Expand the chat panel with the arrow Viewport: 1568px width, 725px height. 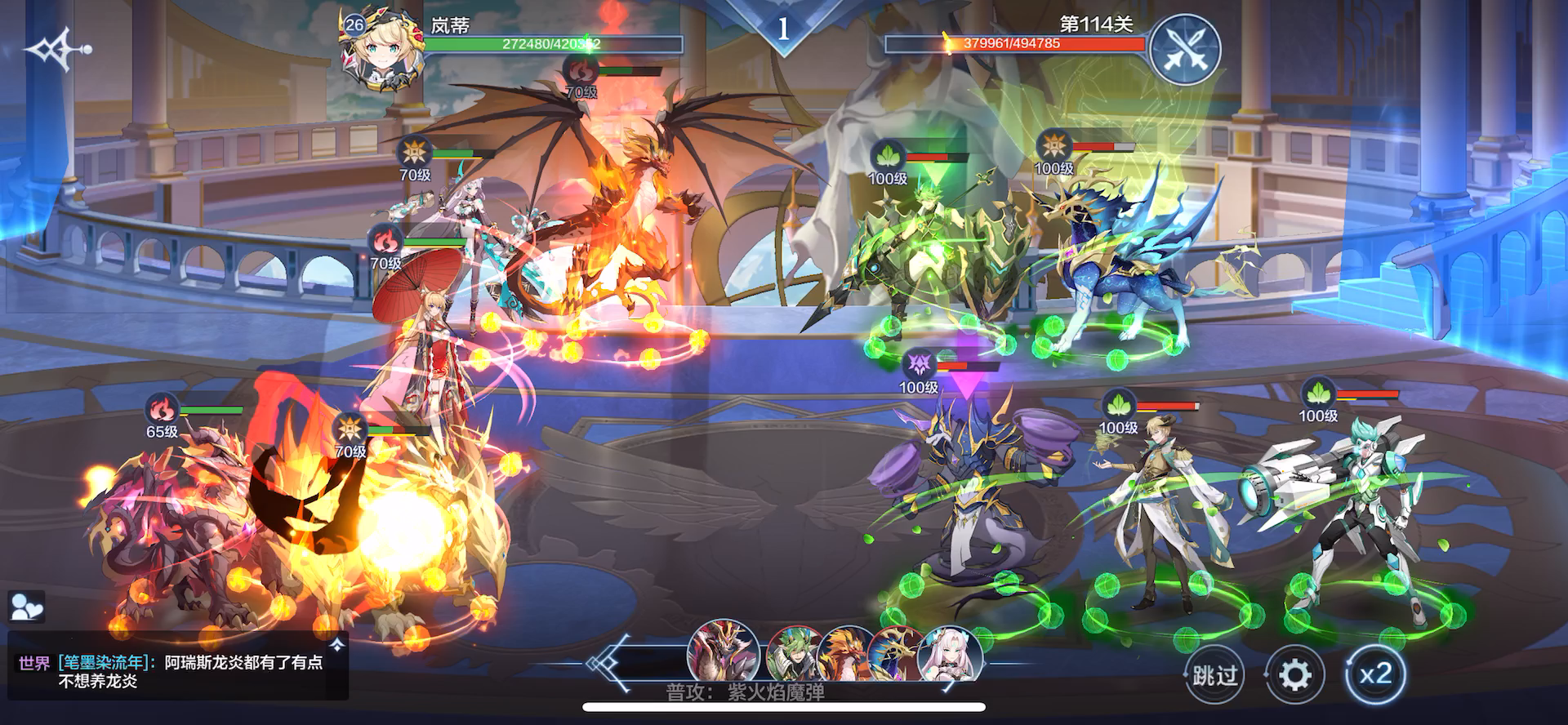336,644
